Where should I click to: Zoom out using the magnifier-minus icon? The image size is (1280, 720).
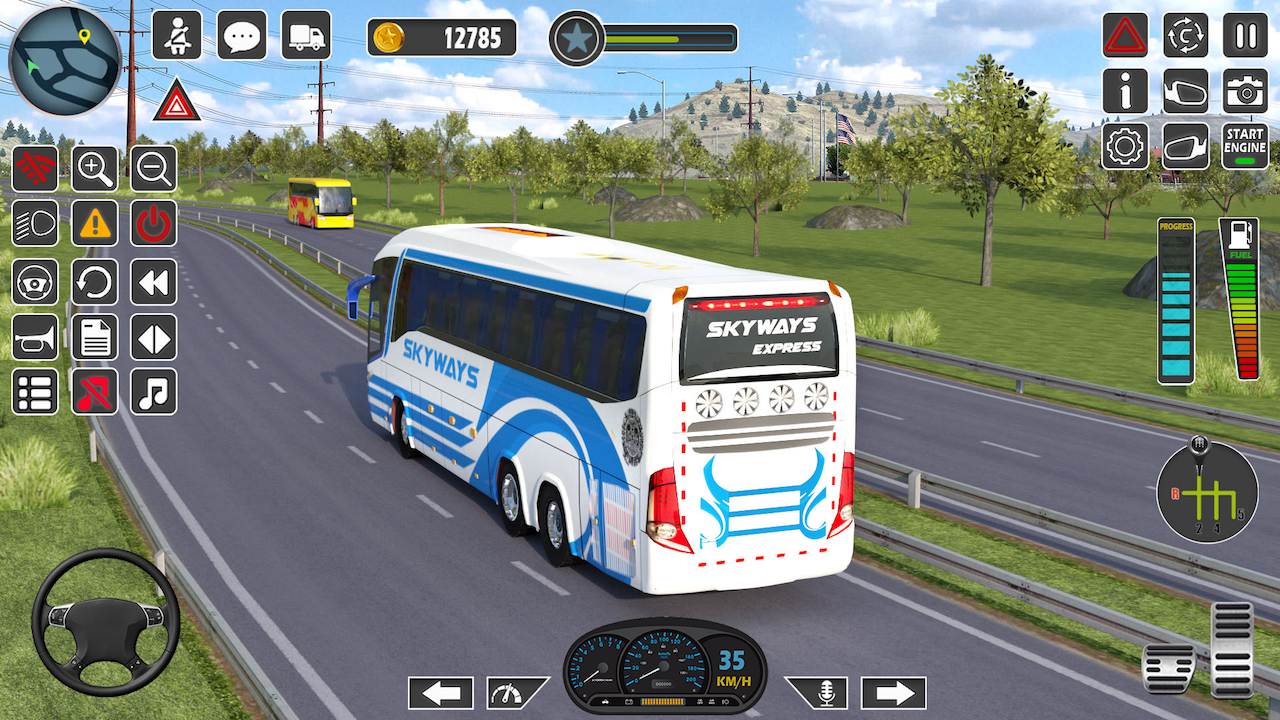tap(153, 168)
